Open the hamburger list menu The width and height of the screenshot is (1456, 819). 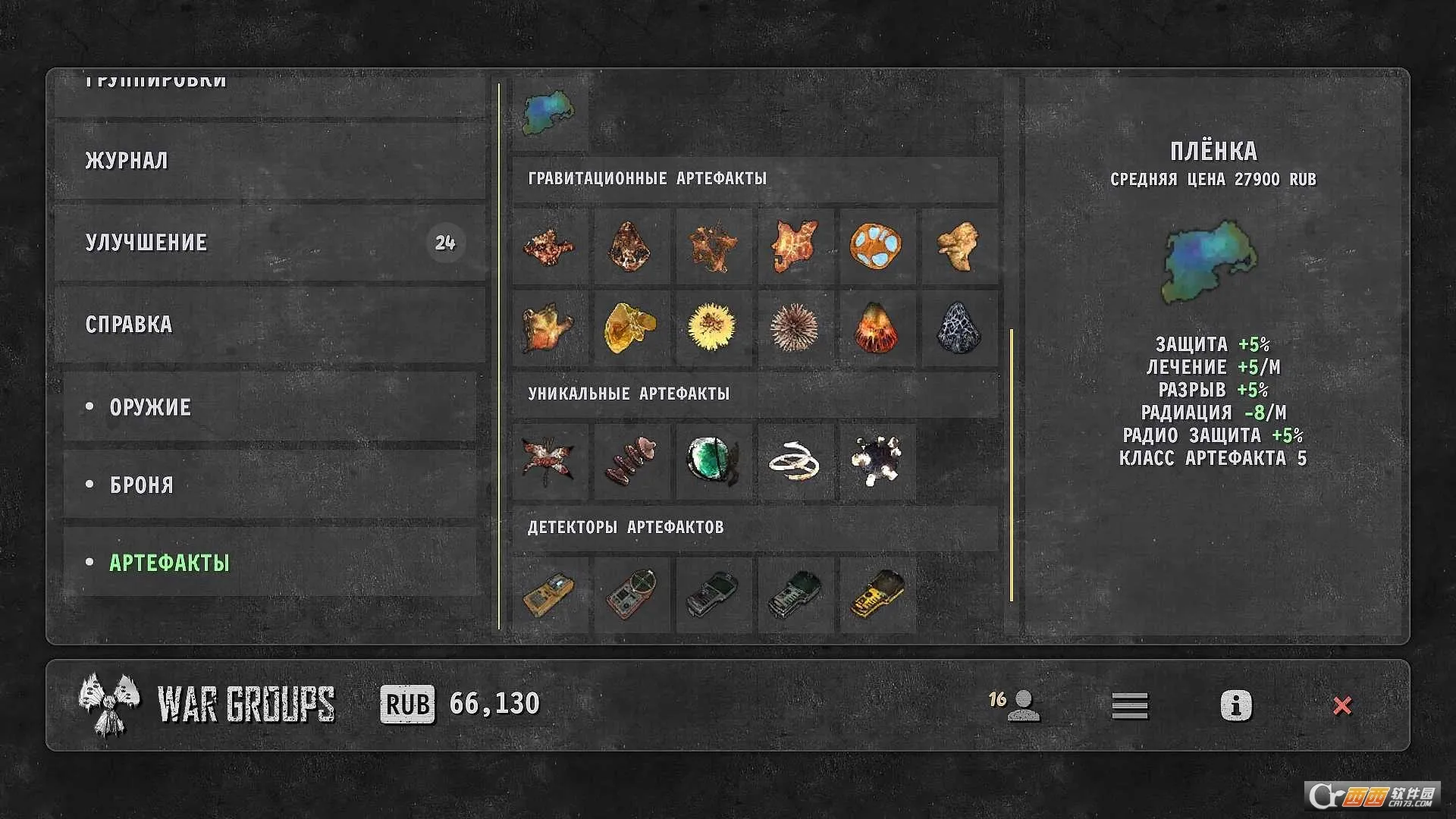[1130, 705]
